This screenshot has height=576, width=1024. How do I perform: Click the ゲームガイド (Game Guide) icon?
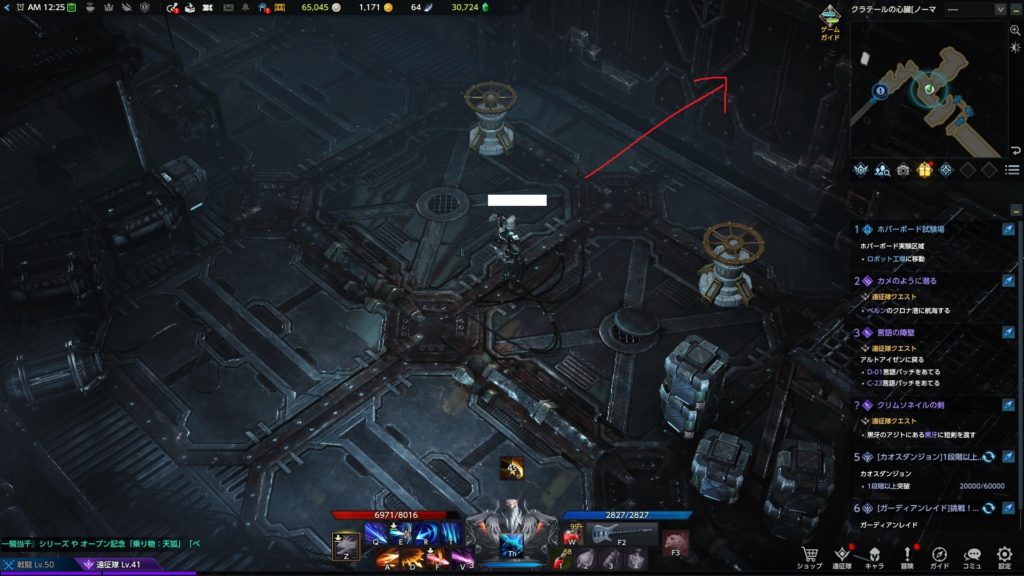[830, 20]
